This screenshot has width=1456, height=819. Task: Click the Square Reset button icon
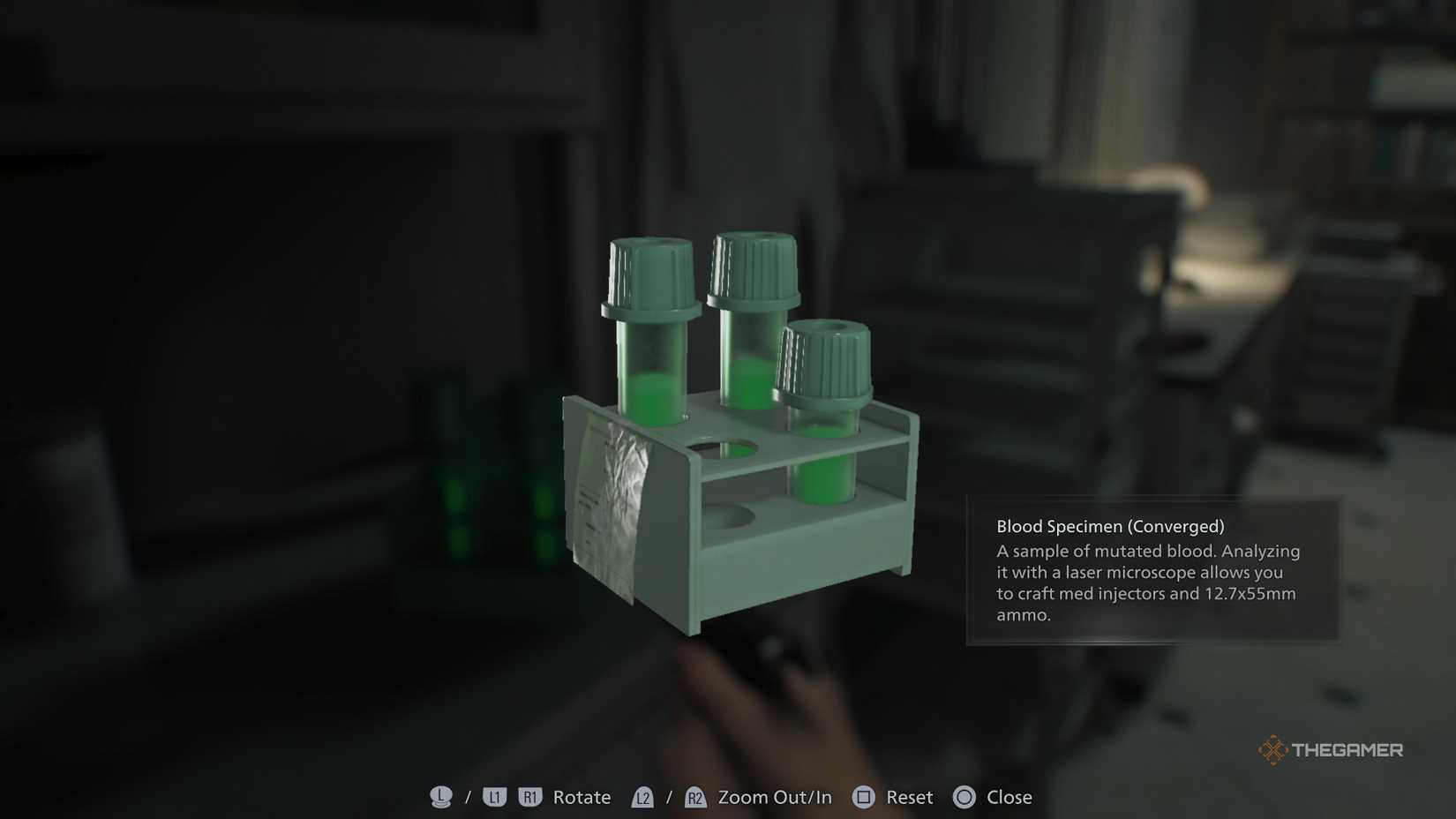[862, 797]
